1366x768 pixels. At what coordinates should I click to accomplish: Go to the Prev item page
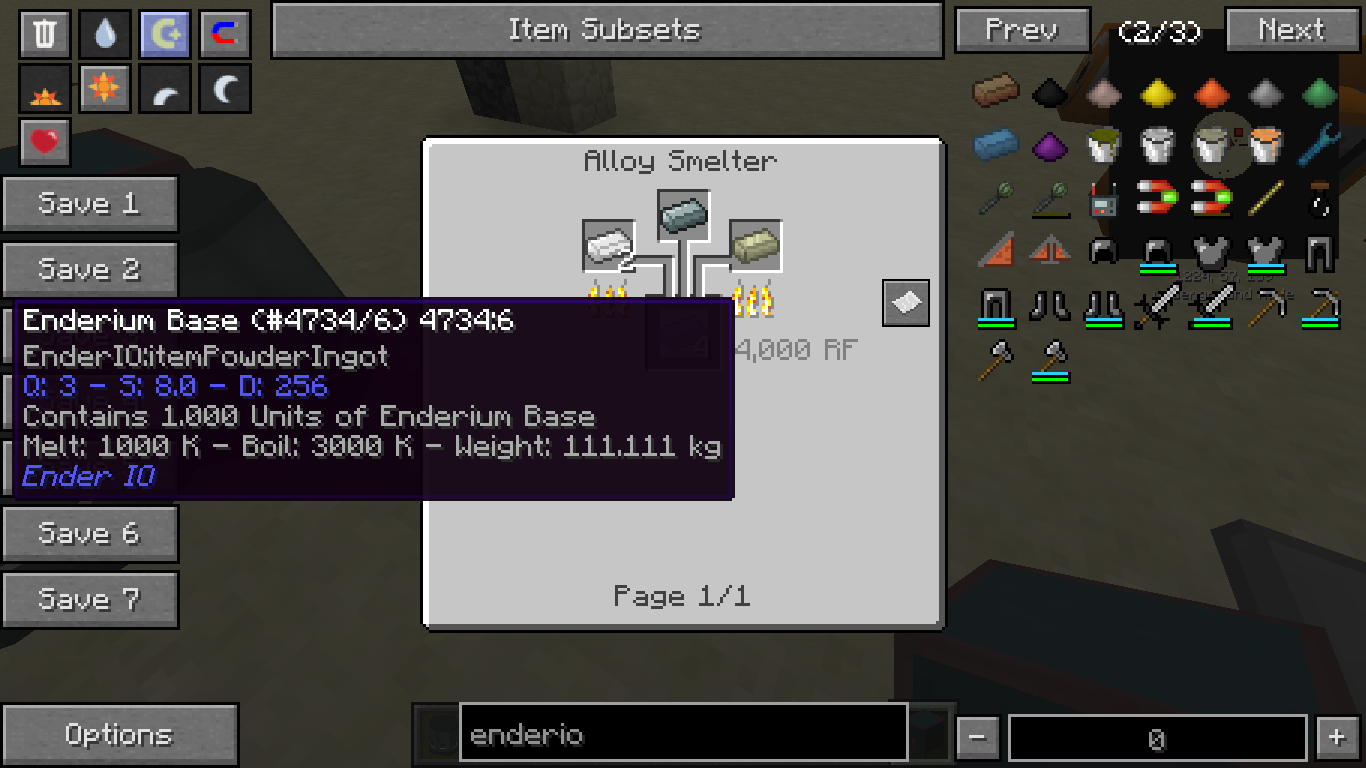pyautogui.click(x=1022, y=30)
